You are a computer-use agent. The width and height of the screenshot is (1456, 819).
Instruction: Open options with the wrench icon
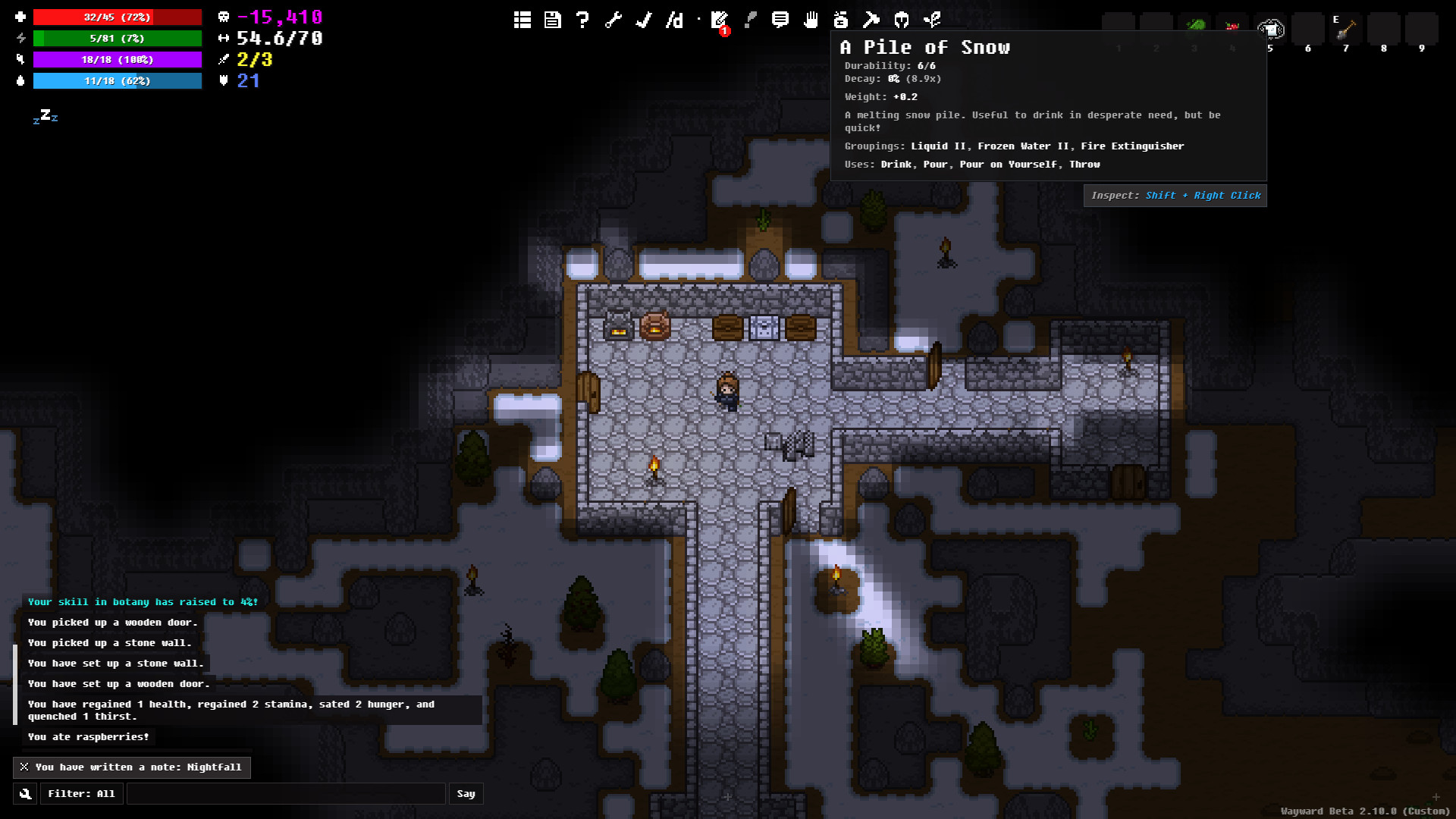pos(613,20)
